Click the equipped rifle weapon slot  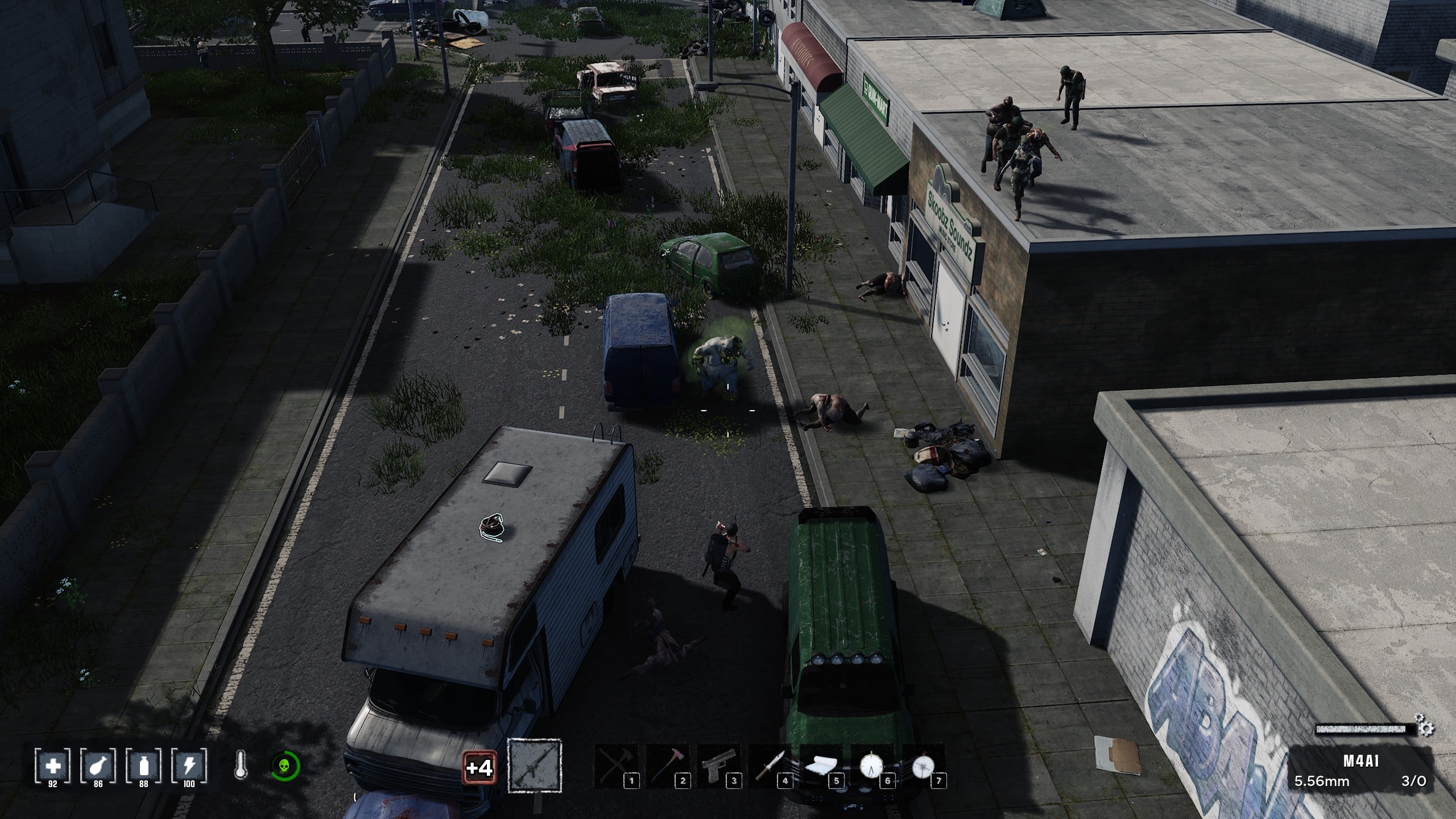point(534,766)
